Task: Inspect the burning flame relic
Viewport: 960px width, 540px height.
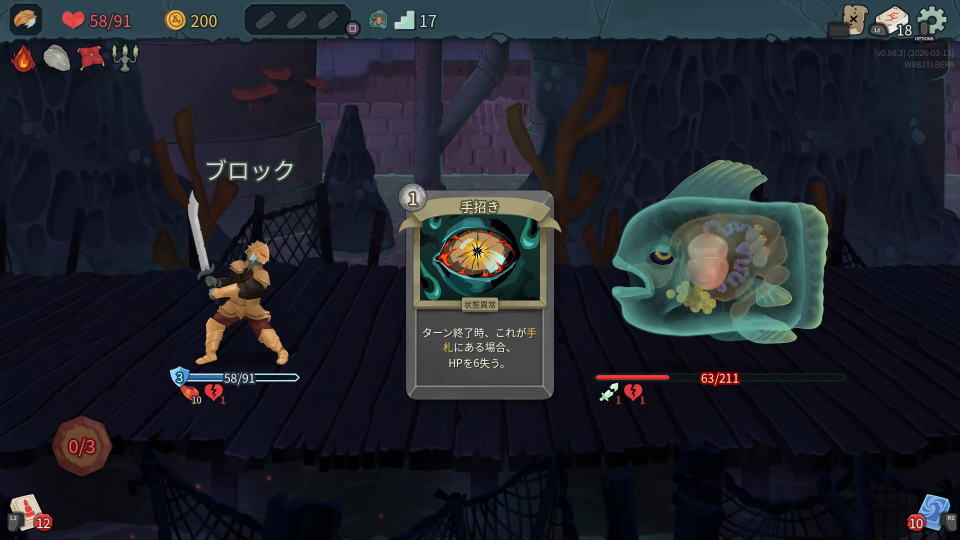Action: click(x=23, y=58)
